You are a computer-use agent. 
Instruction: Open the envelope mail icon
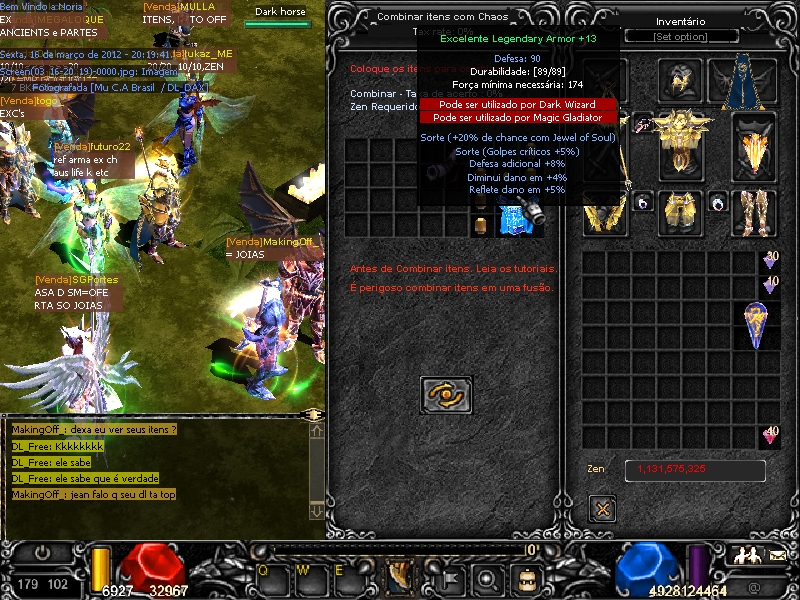pos(777,555)
